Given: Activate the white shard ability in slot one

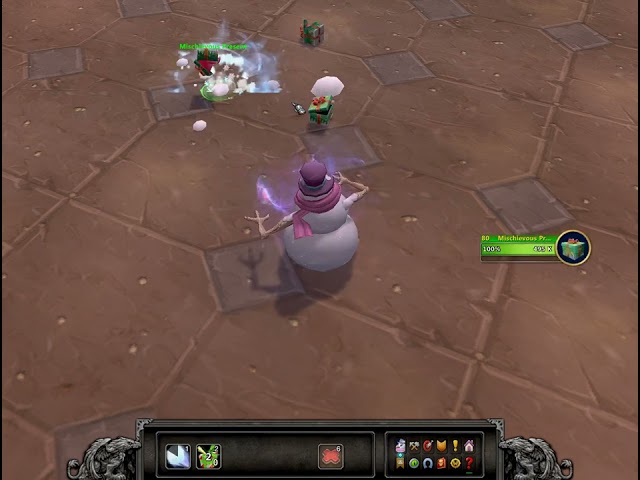Looking at the screenshot, I should tap(178, 456).
